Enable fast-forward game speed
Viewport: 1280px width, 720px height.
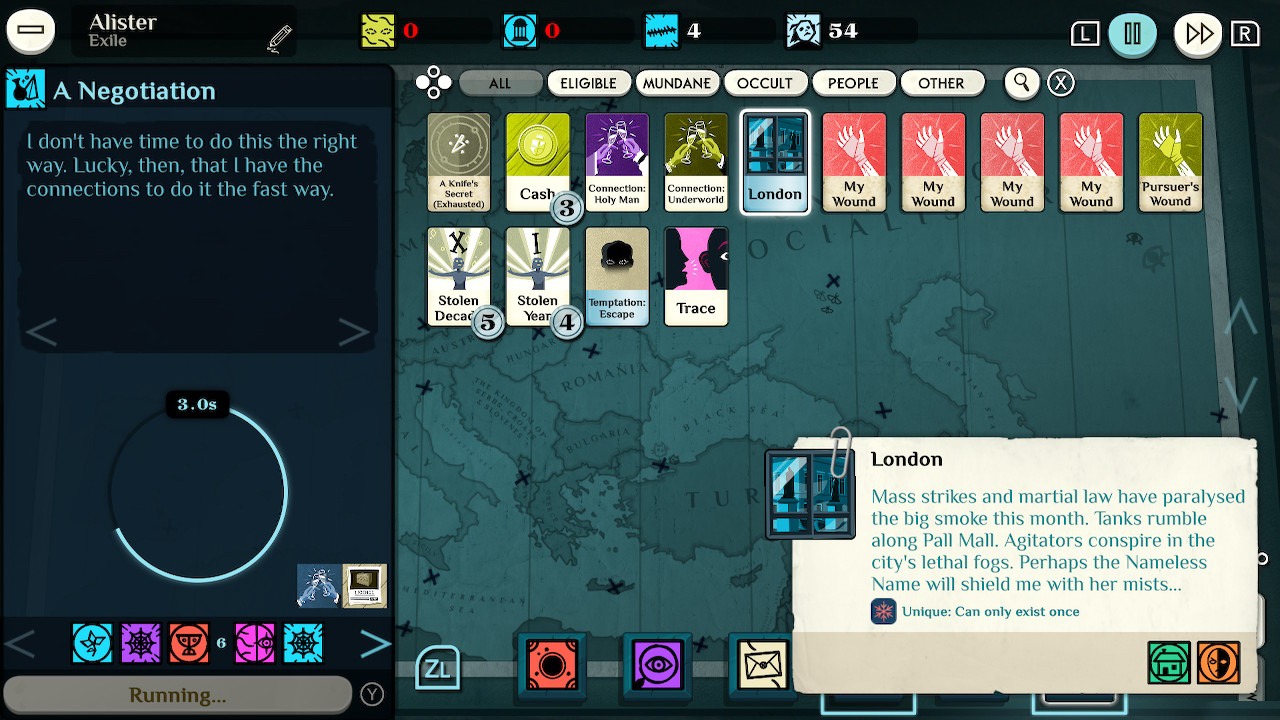(1196, 33)
